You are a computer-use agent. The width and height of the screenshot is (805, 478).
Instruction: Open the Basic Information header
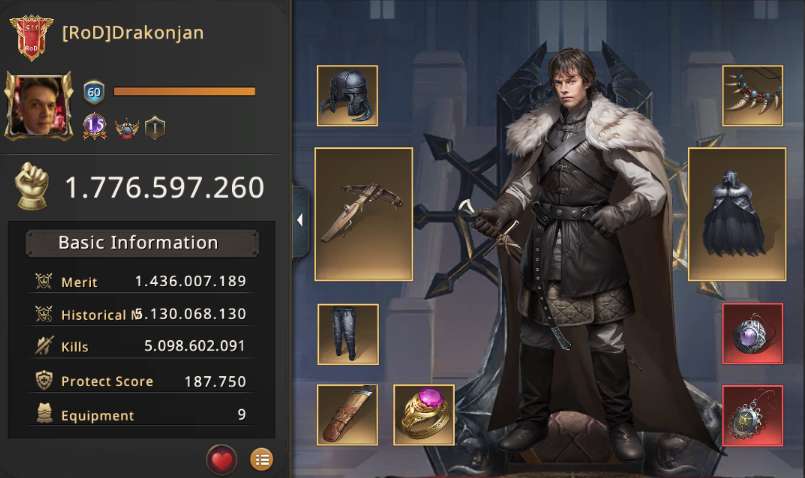coord(138,243)
